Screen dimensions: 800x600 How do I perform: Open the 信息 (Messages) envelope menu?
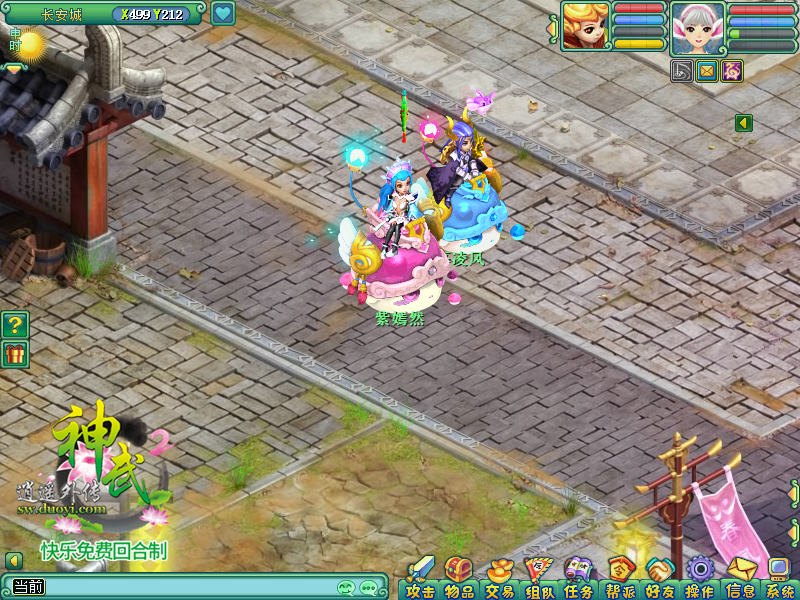coord(740,580)
